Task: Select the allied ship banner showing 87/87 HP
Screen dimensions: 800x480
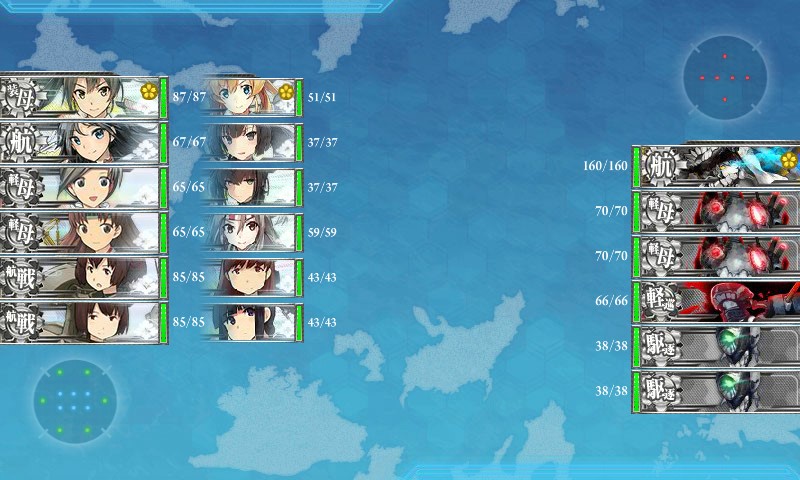Action: 82,97
